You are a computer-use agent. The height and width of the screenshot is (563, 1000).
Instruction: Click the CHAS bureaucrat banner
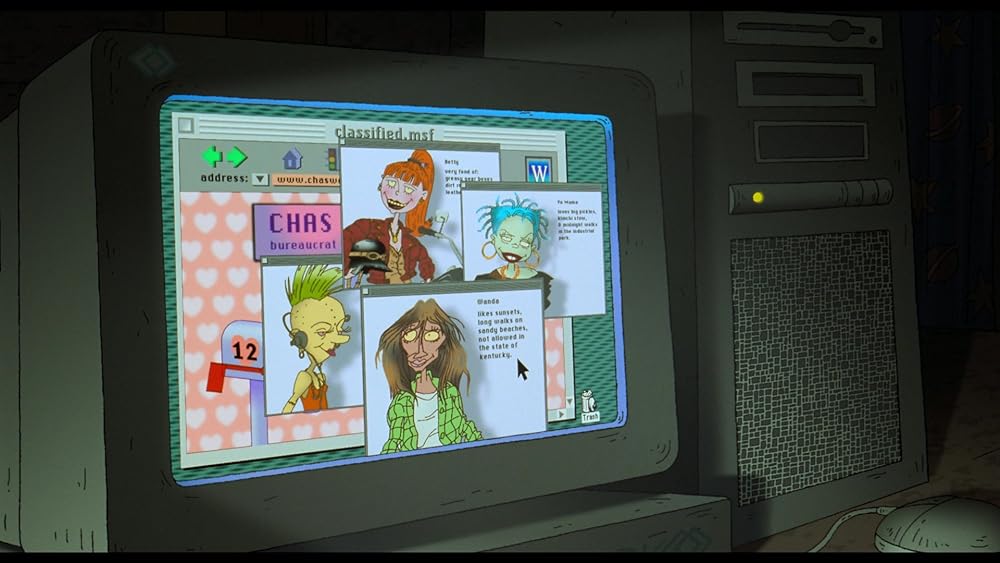[x=298, y=231]
